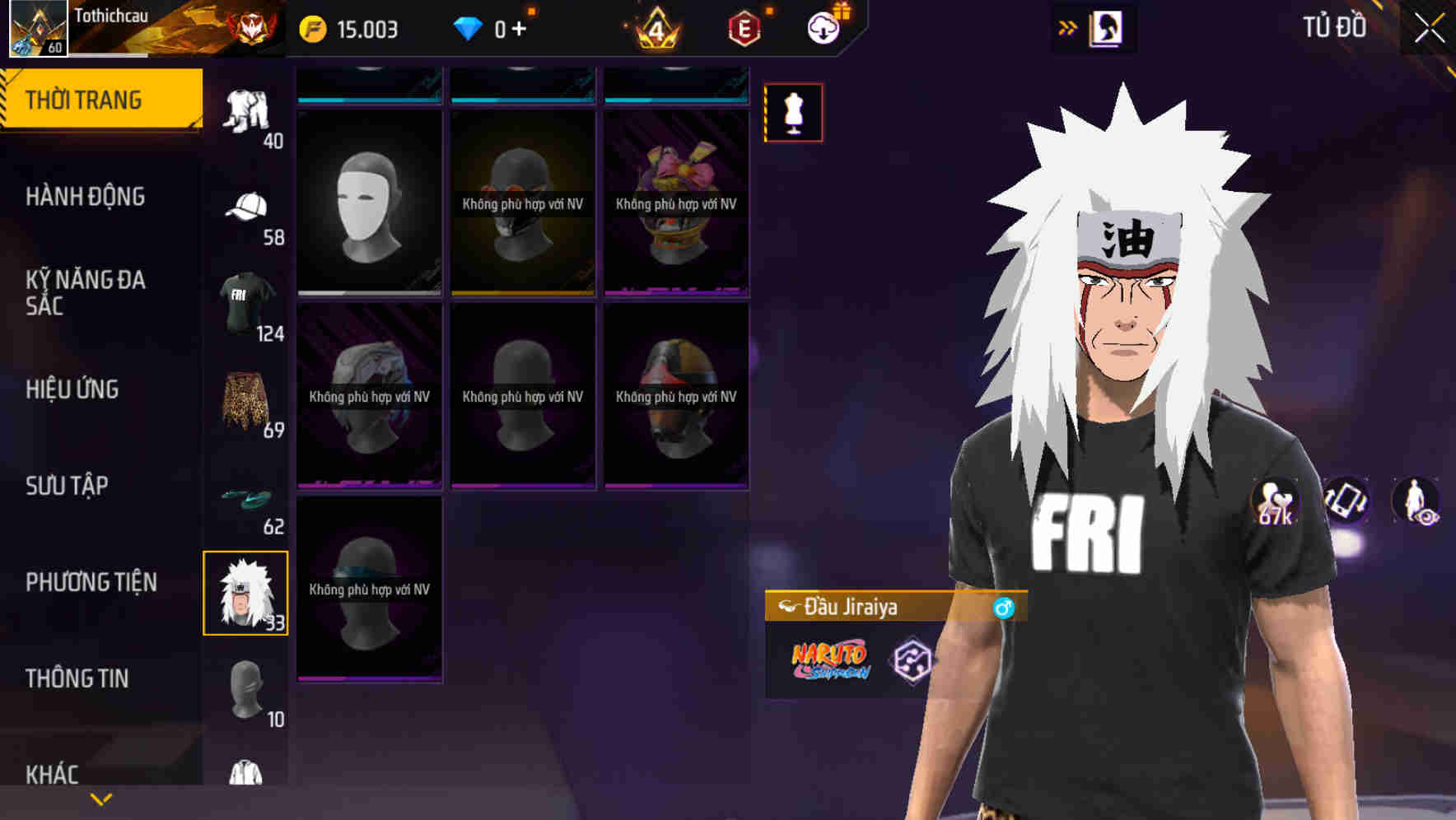Screen dimensions: 1456x820
Task: Select the cap category icon labeled 58
Action: (247, 206)
